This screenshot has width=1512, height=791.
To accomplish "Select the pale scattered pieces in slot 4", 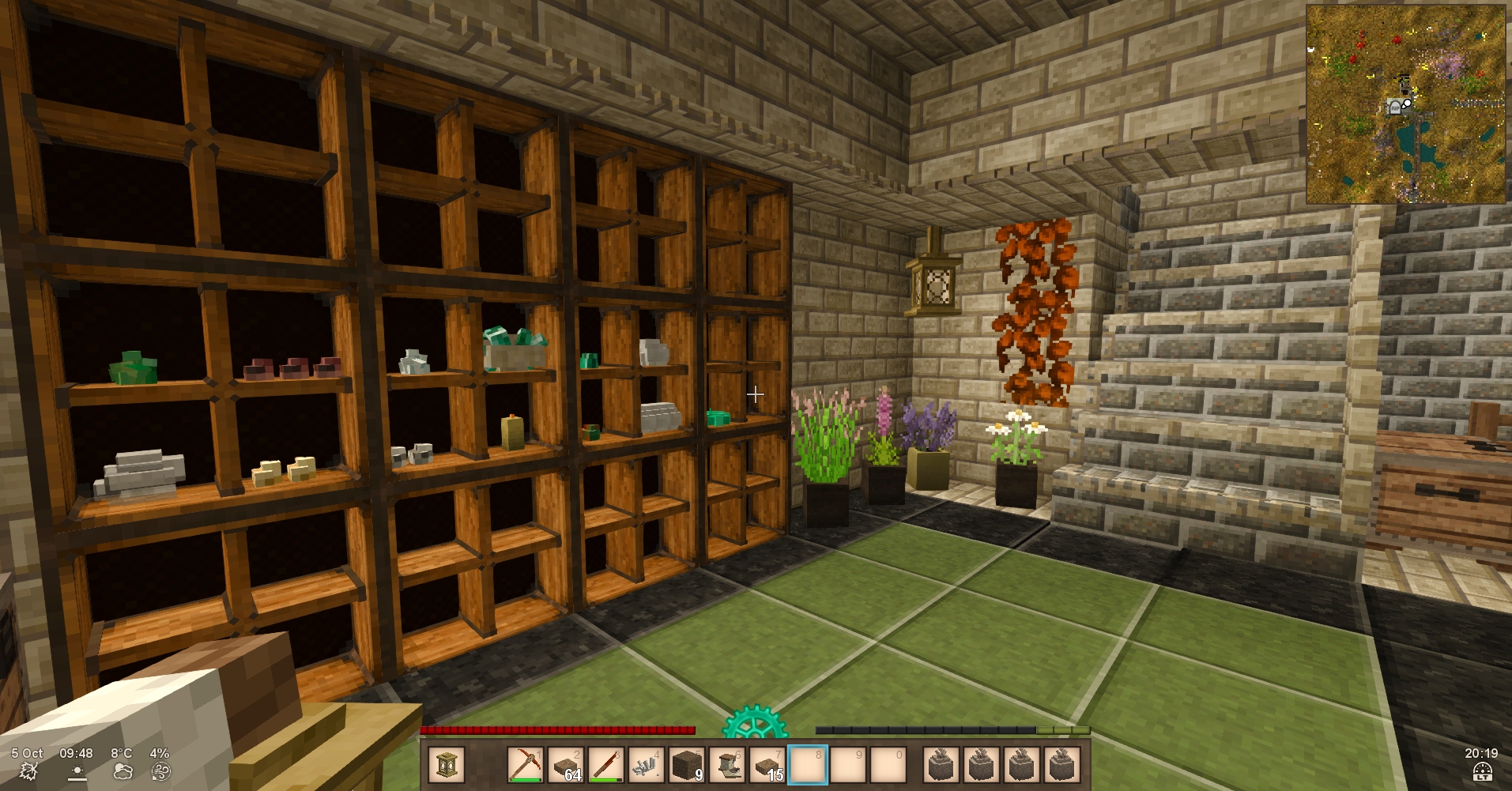I will (x=647, y=765).
